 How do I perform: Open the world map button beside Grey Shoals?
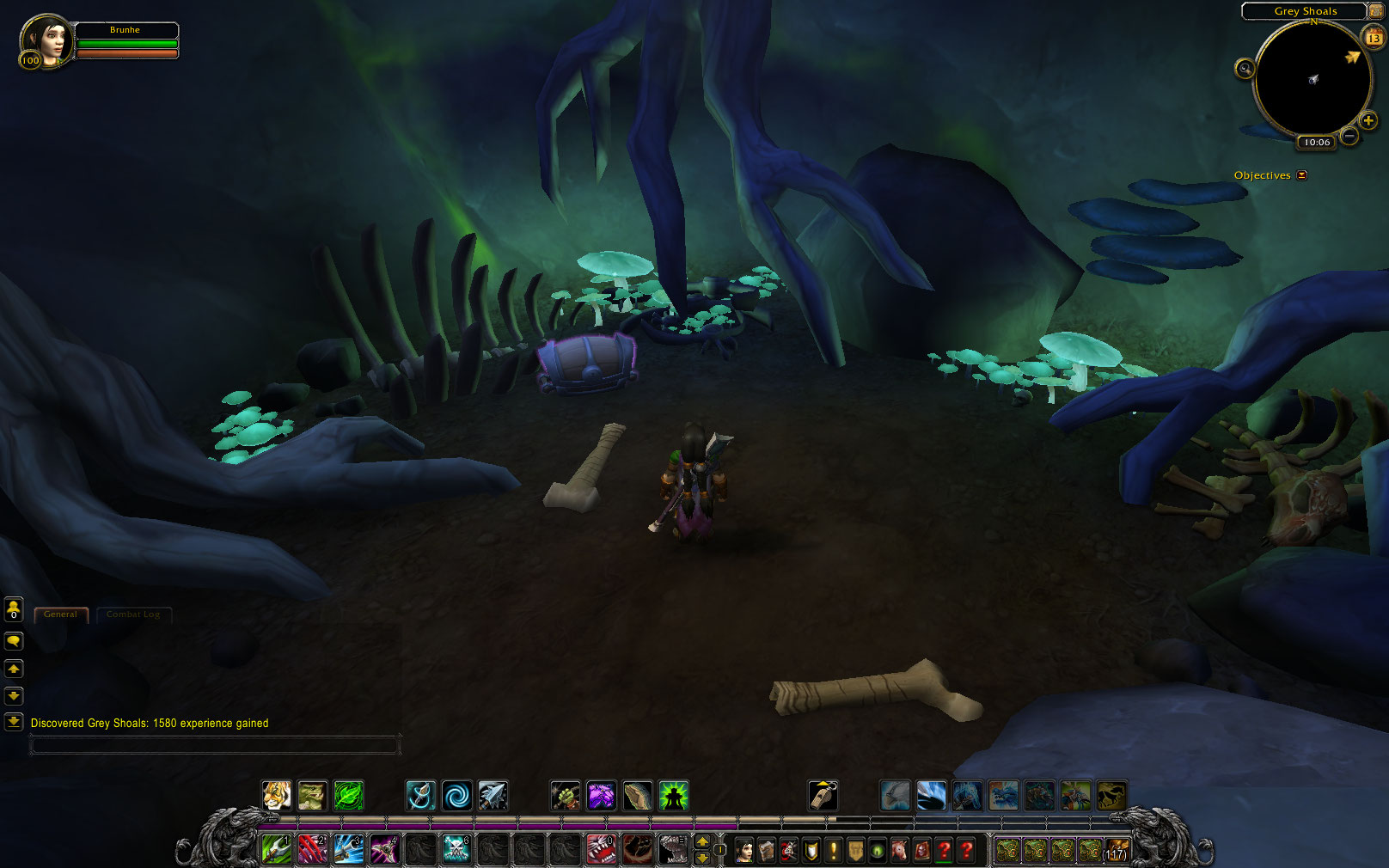1375,11
